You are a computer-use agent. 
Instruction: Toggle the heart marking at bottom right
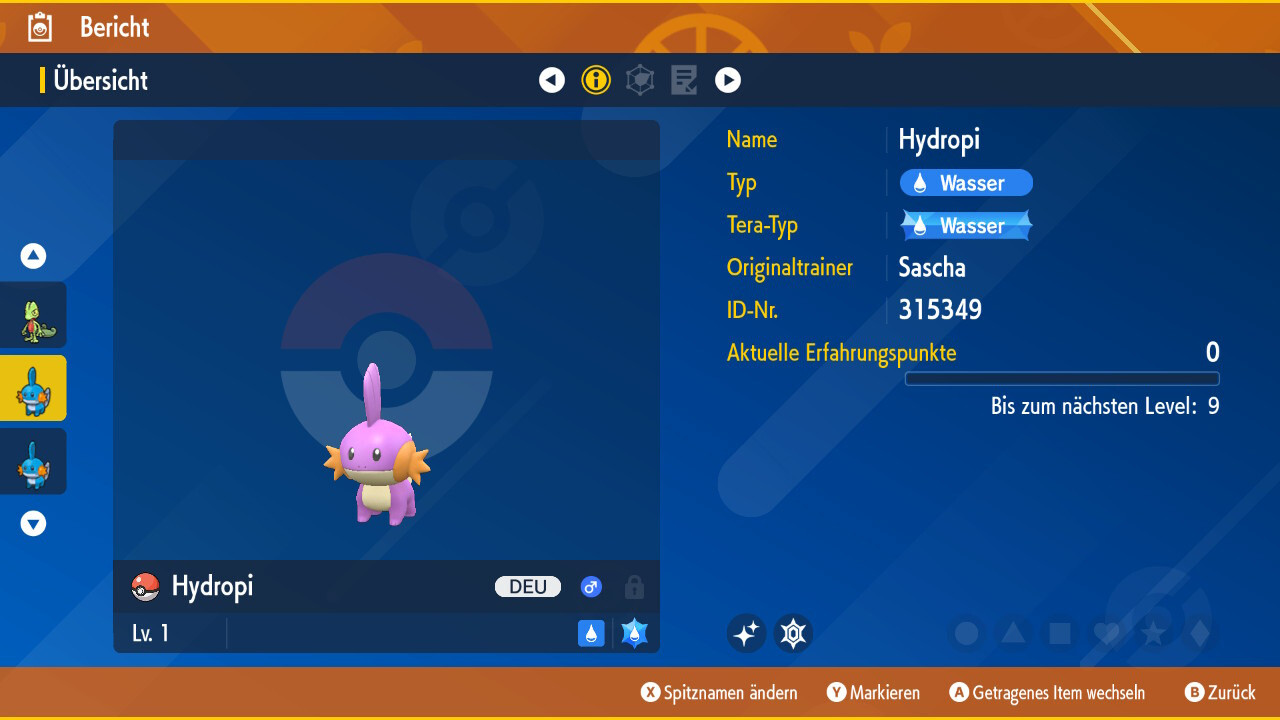tap(1107, 633)
